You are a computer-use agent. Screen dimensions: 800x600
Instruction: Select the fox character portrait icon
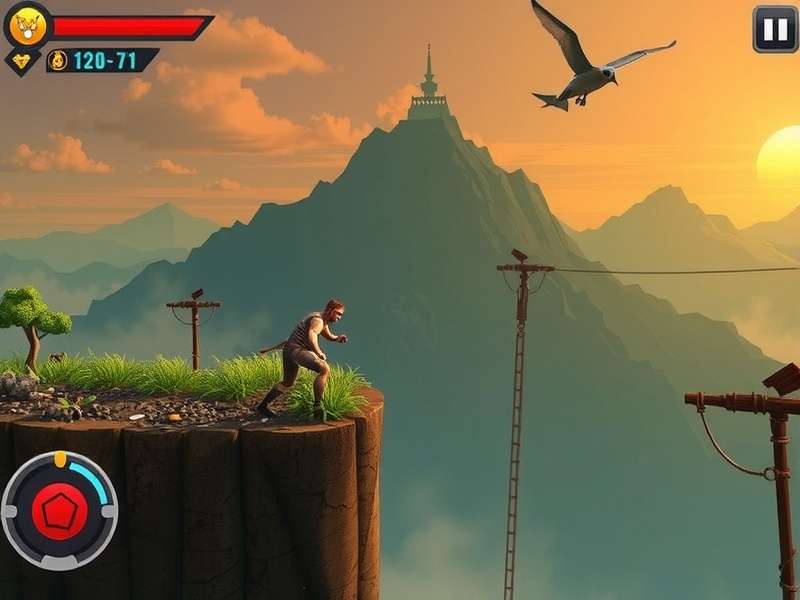pos(26,26)
